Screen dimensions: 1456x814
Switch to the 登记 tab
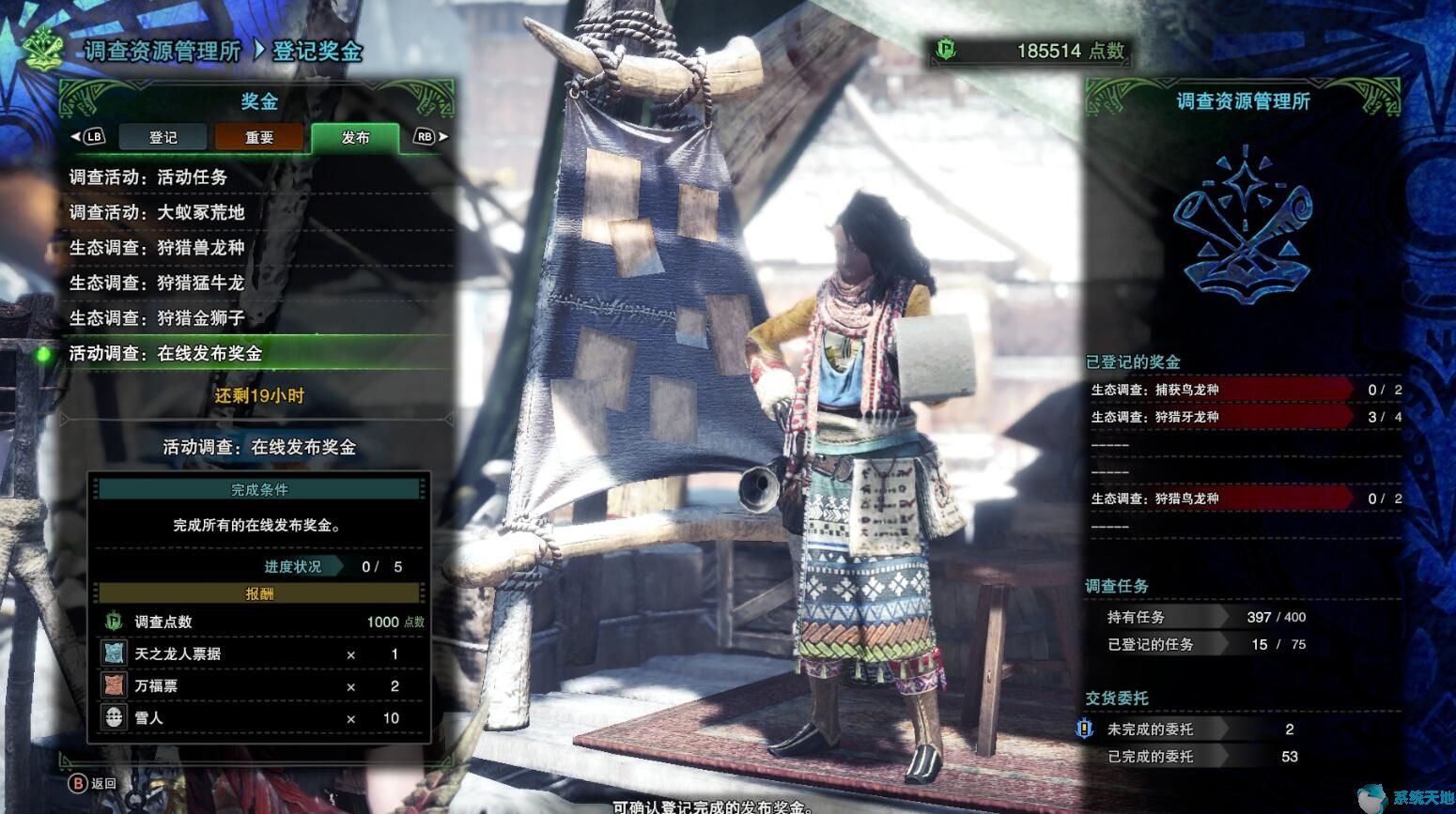point(163,137)
